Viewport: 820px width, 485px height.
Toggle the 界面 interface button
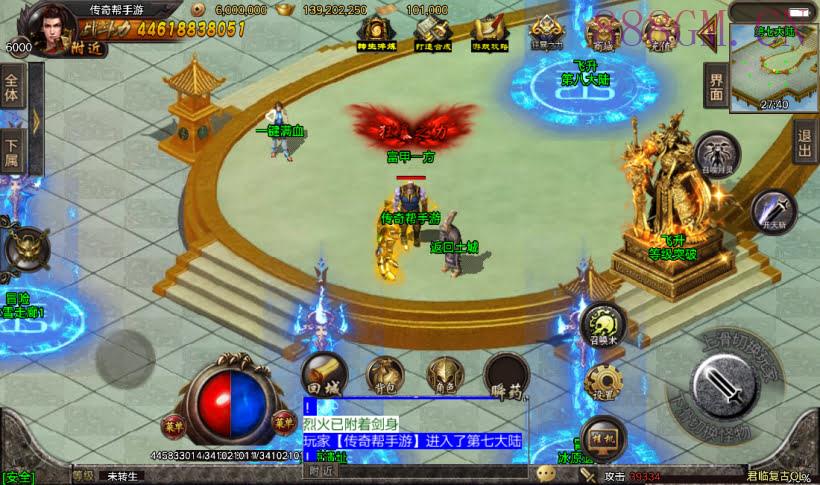click(716, 86)
